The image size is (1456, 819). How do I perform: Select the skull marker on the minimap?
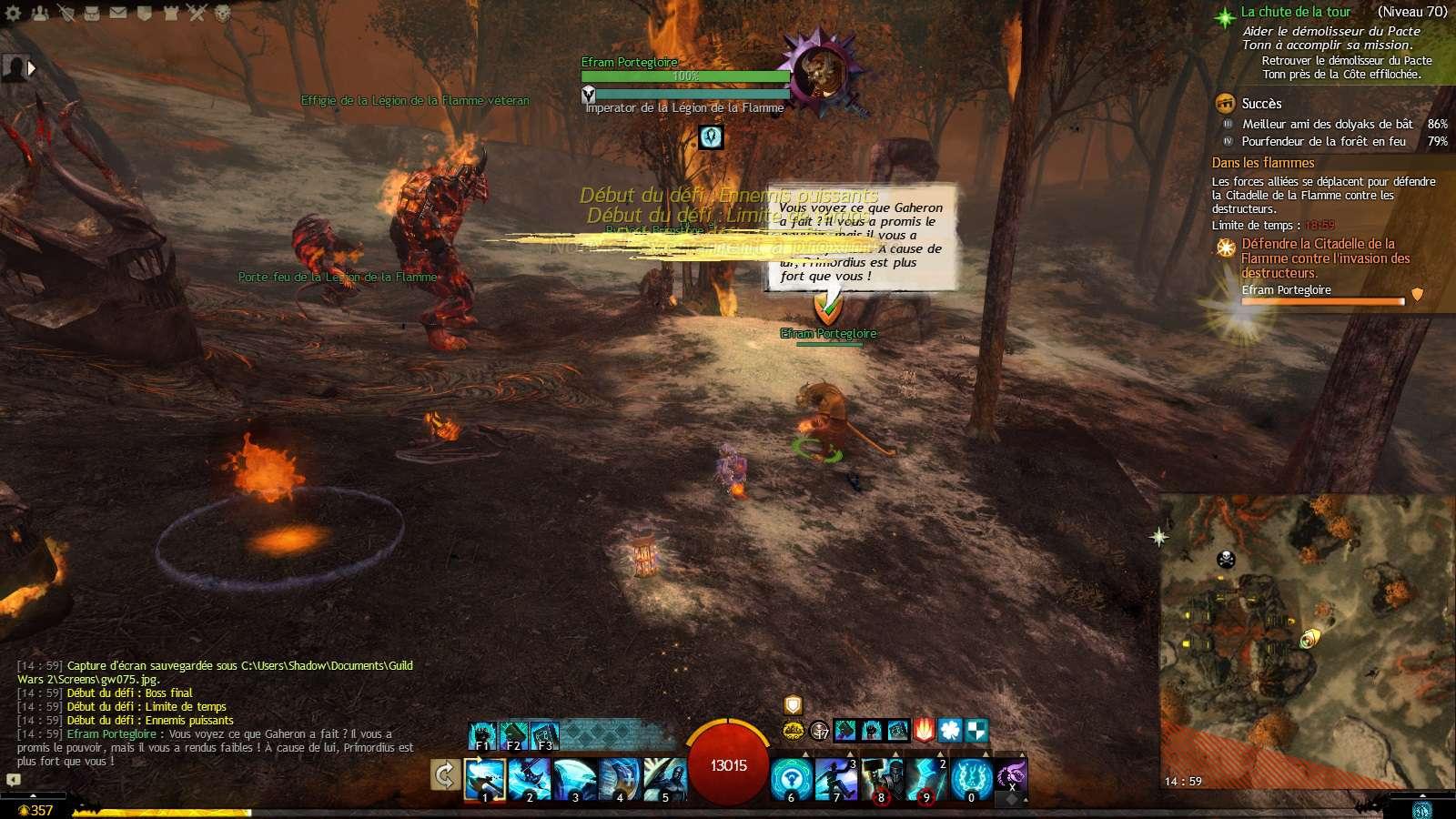point(1226,559)
